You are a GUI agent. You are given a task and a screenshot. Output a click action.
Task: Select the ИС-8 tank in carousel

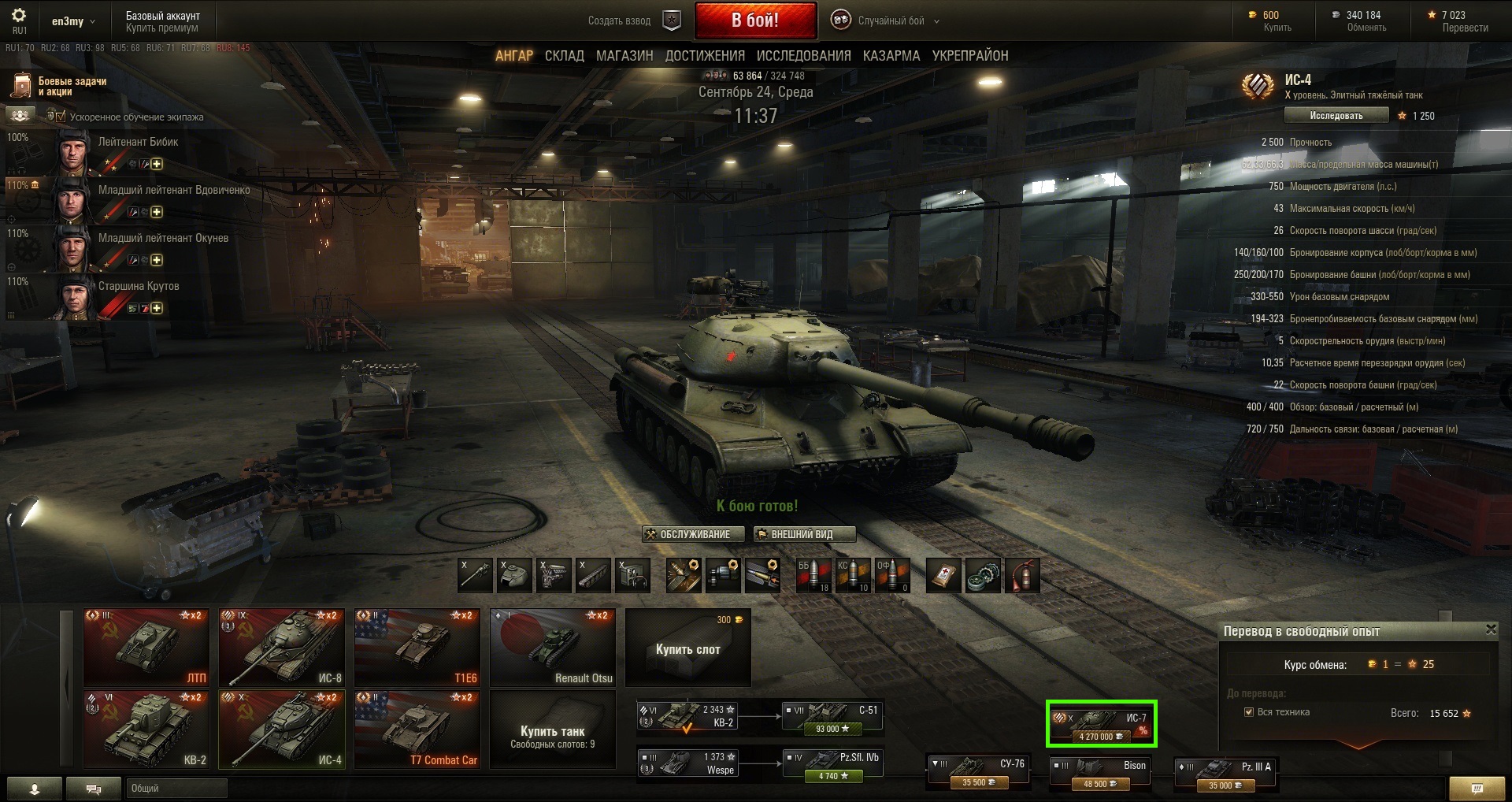282,647
